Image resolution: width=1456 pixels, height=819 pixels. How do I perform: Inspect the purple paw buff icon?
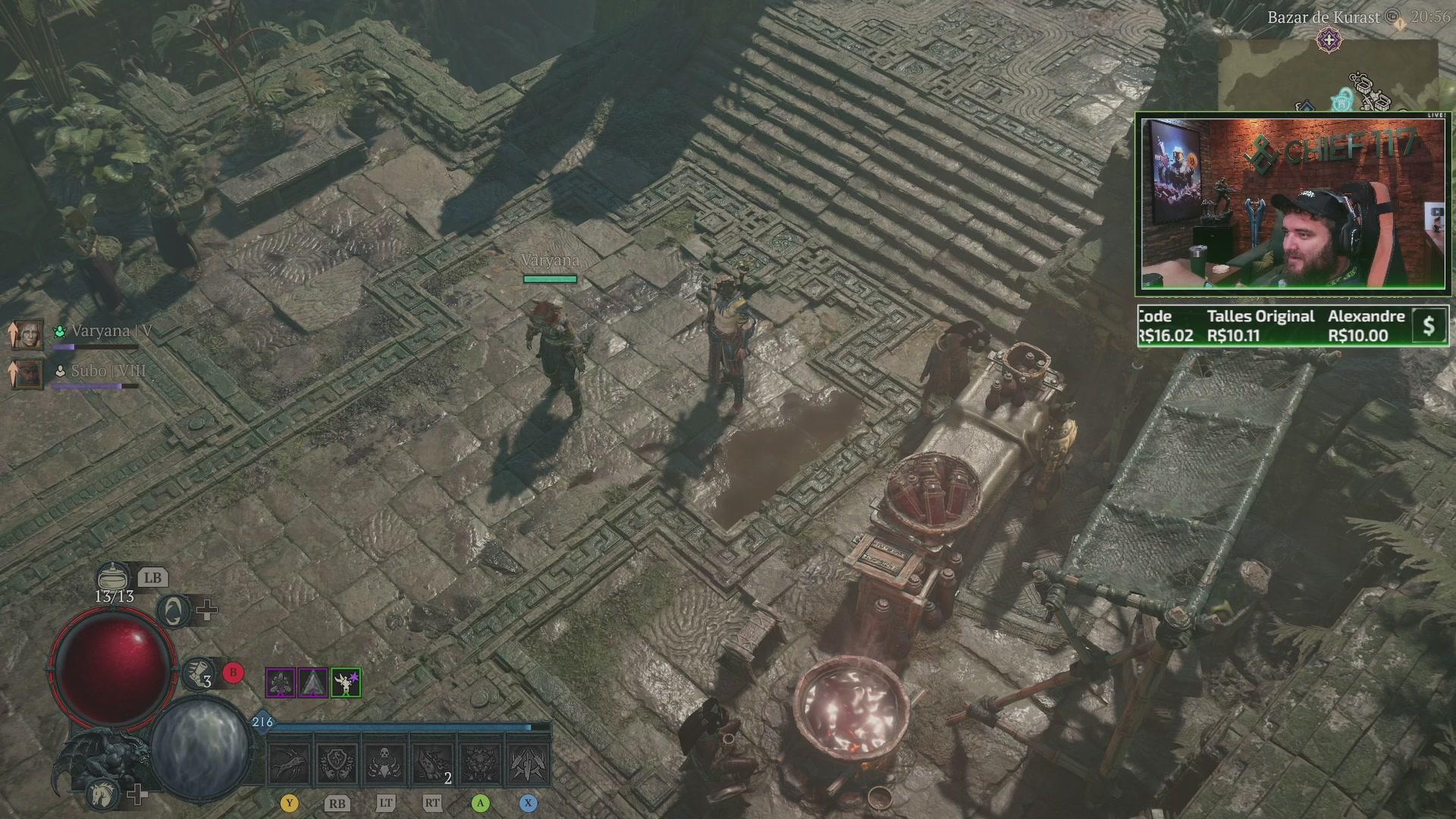coord(280,683)
